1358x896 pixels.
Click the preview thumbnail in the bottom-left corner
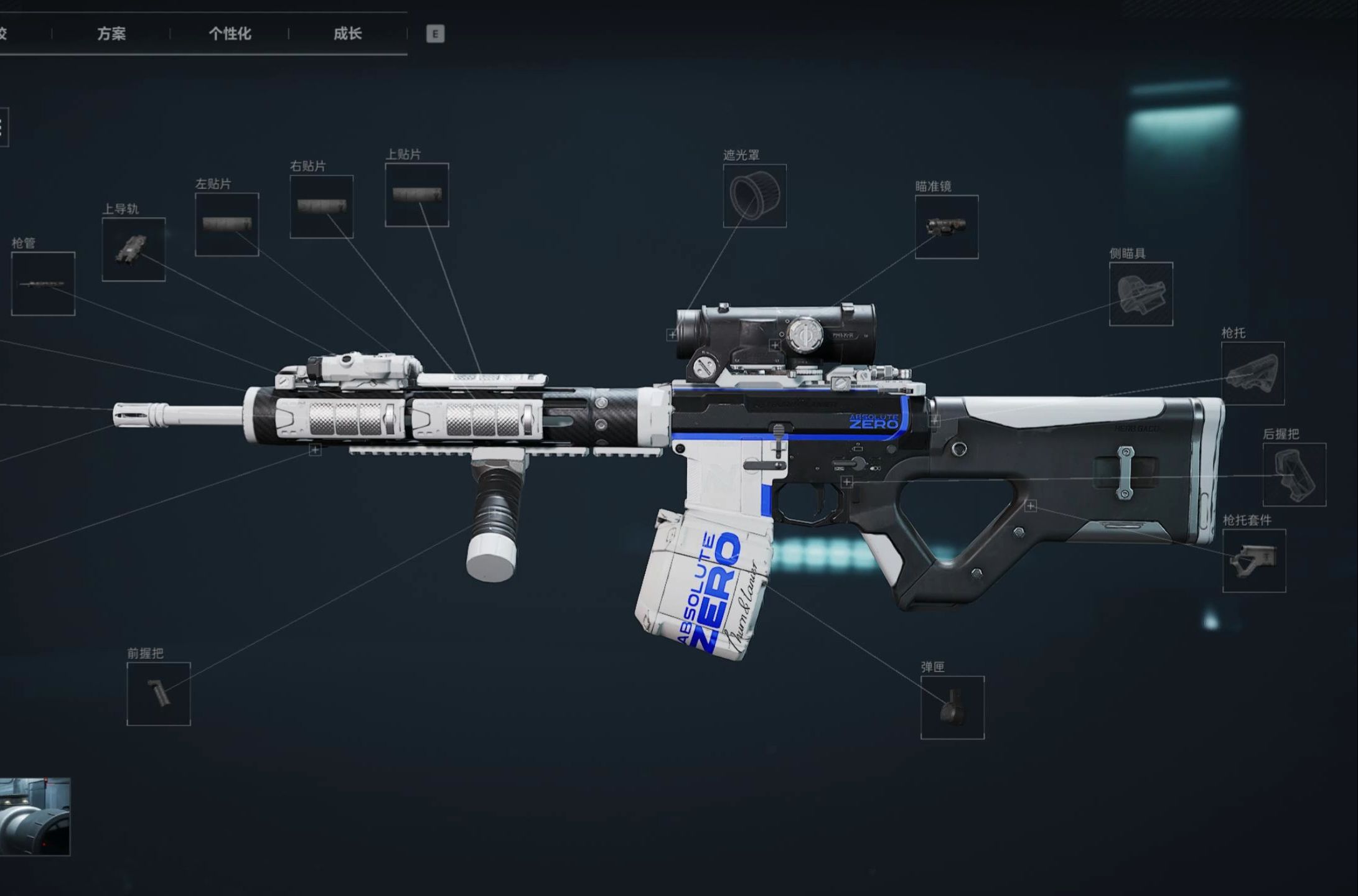click(x=35, y=816)
